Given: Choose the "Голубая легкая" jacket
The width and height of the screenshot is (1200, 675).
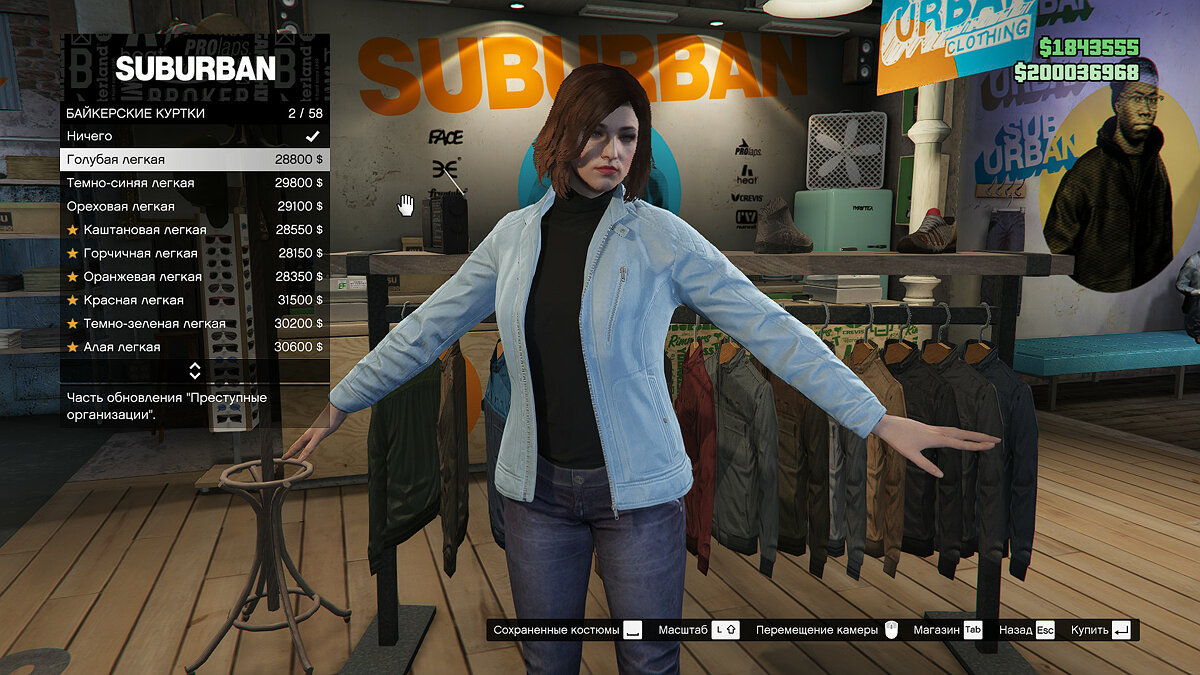Looking at the screenshot, I should [x=194, y=160].
